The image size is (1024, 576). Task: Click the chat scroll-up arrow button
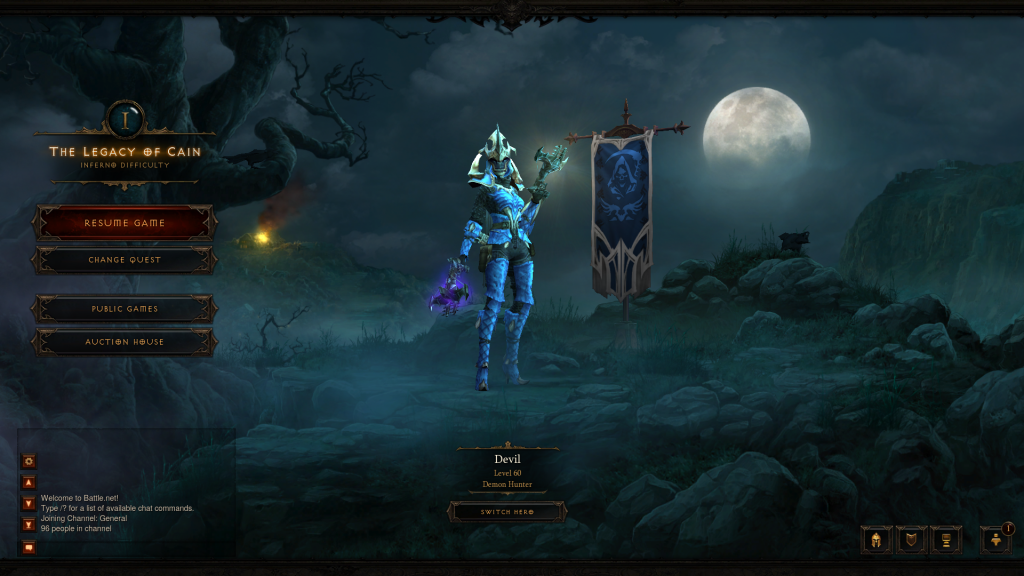[x=29, y=483]
